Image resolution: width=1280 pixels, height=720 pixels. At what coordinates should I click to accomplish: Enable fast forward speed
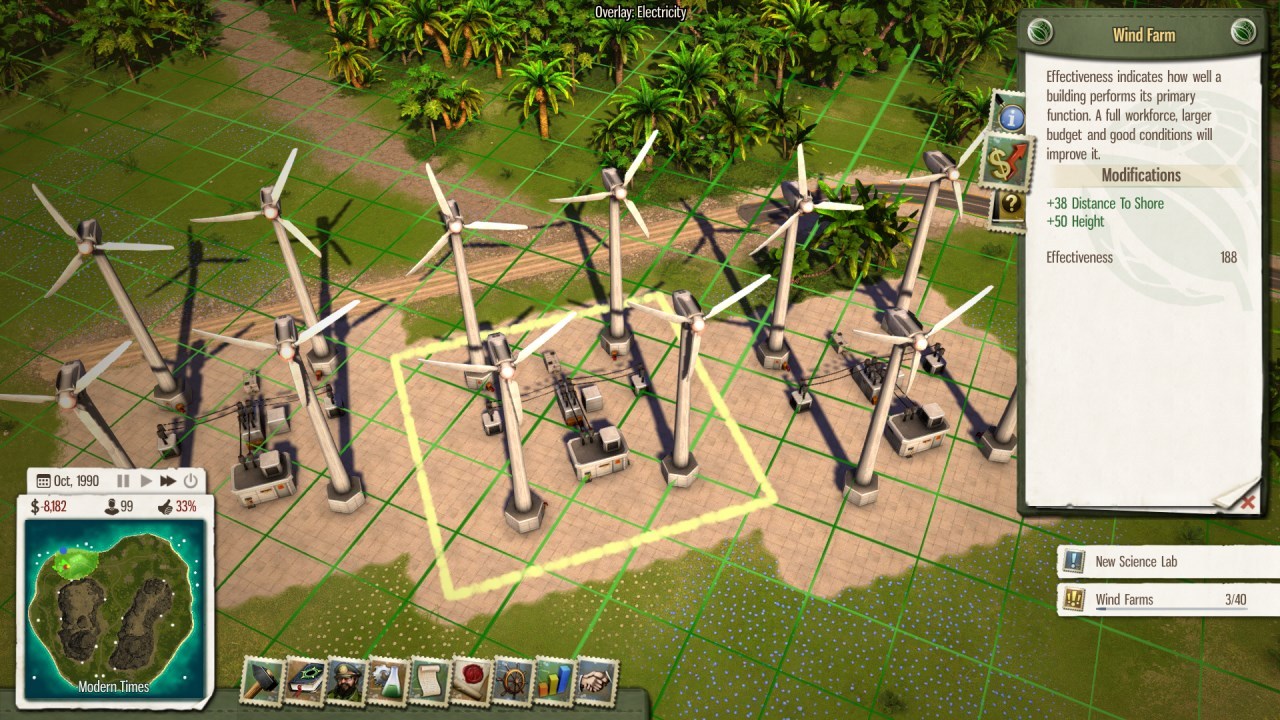166,480
